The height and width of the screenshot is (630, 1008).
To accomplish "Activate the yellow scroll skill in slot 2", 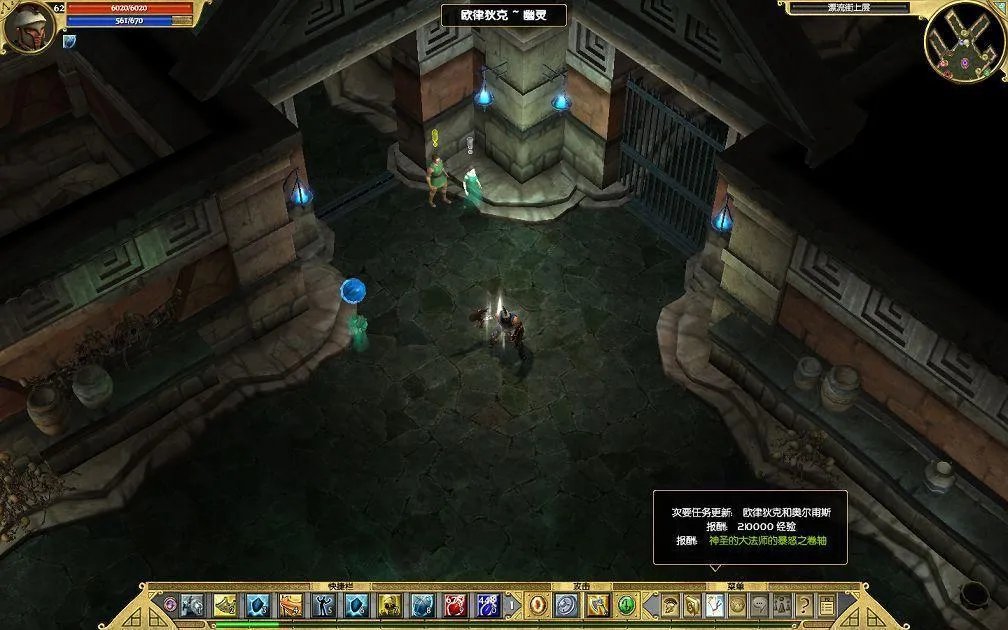I will tap(225, 605).
